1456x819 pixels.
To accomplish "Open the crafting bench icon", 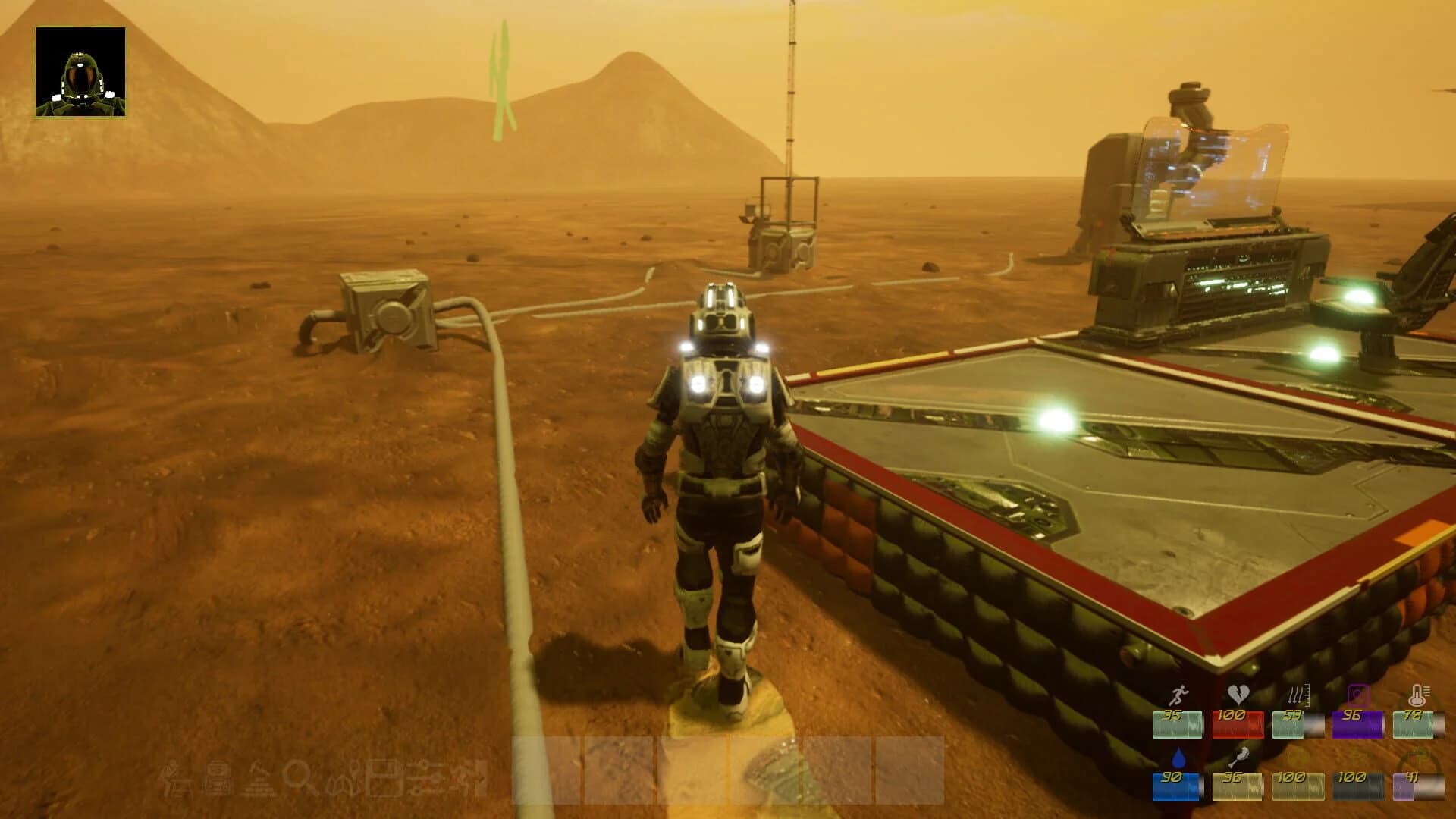I will pos(172,777).
